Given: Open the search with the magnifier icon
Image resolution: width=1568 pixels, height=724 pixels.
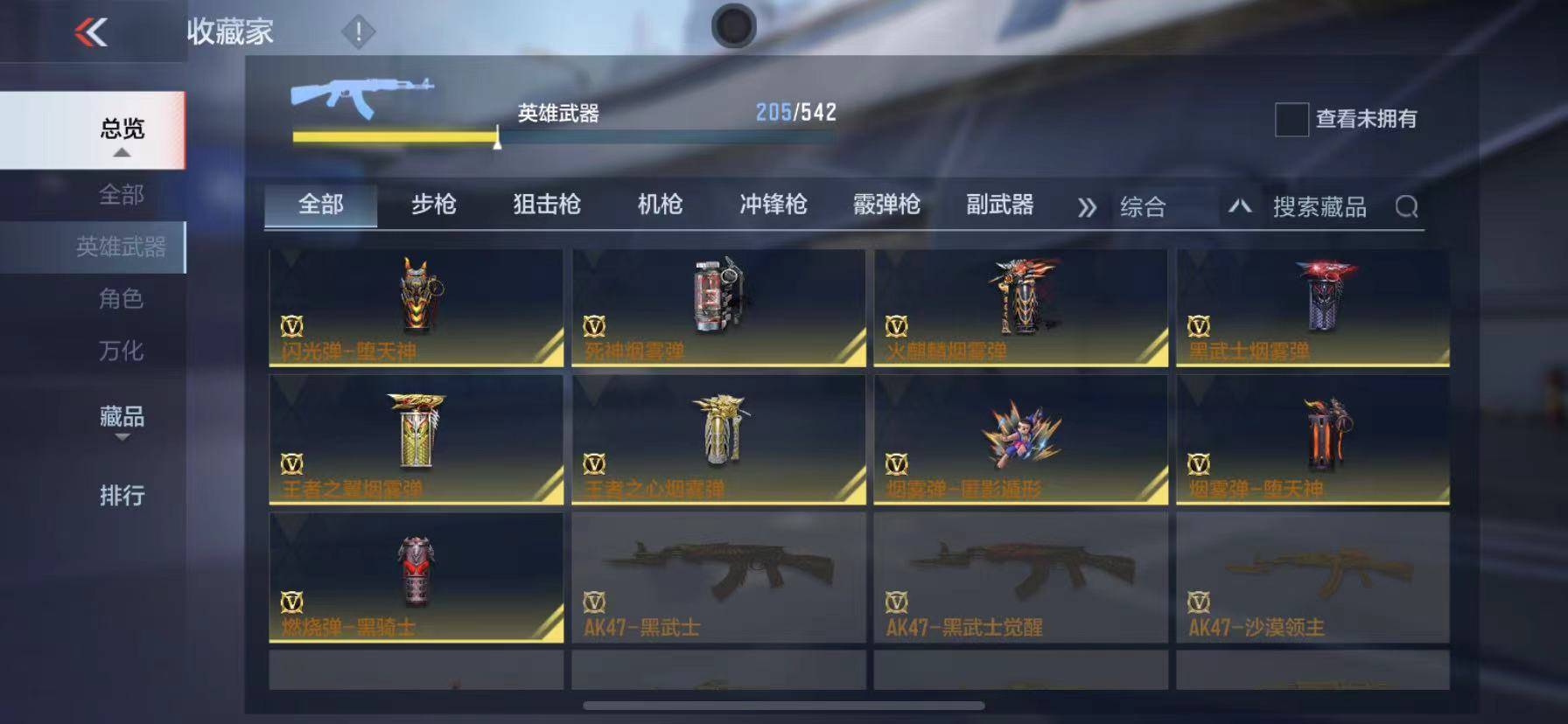Looking at the screenshot, I should click(x=1407, y=208).
